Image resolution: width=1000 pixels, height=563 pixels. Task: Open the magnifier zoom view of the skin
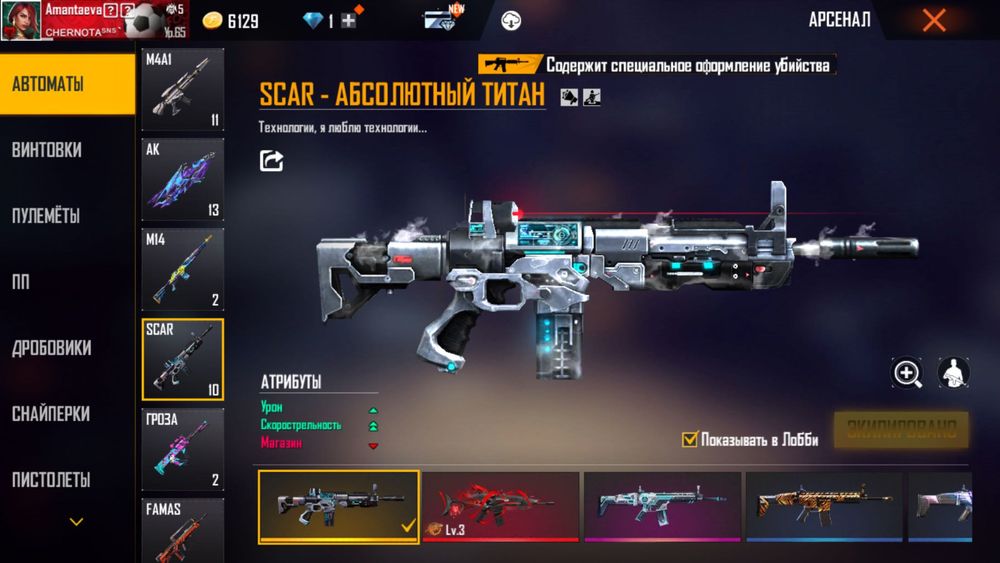pyautogui.click(x=907, y=374)
